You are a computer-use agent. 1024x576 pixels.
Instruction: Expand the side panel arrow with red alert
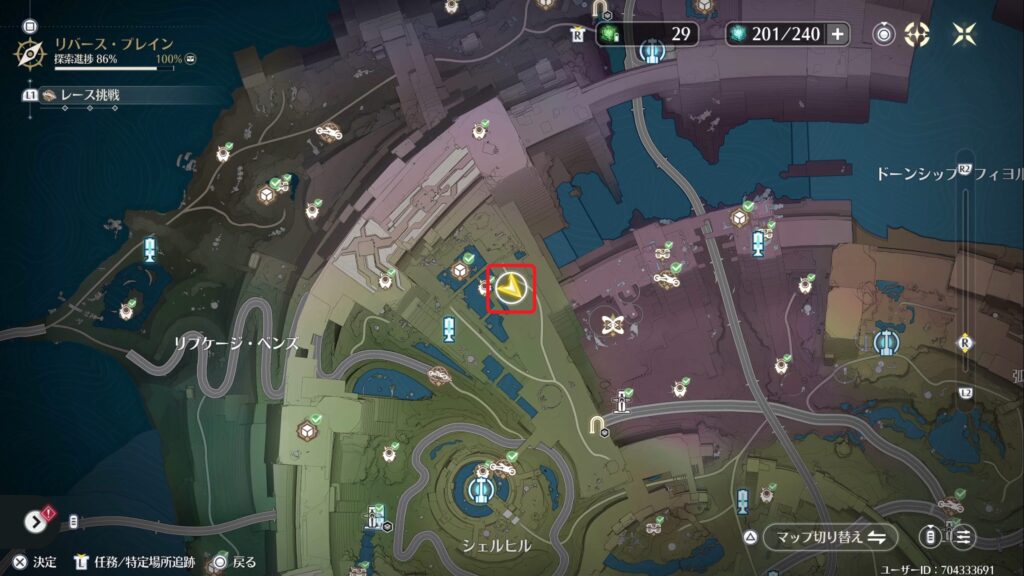pyautogui.click(x=37, y=521)
